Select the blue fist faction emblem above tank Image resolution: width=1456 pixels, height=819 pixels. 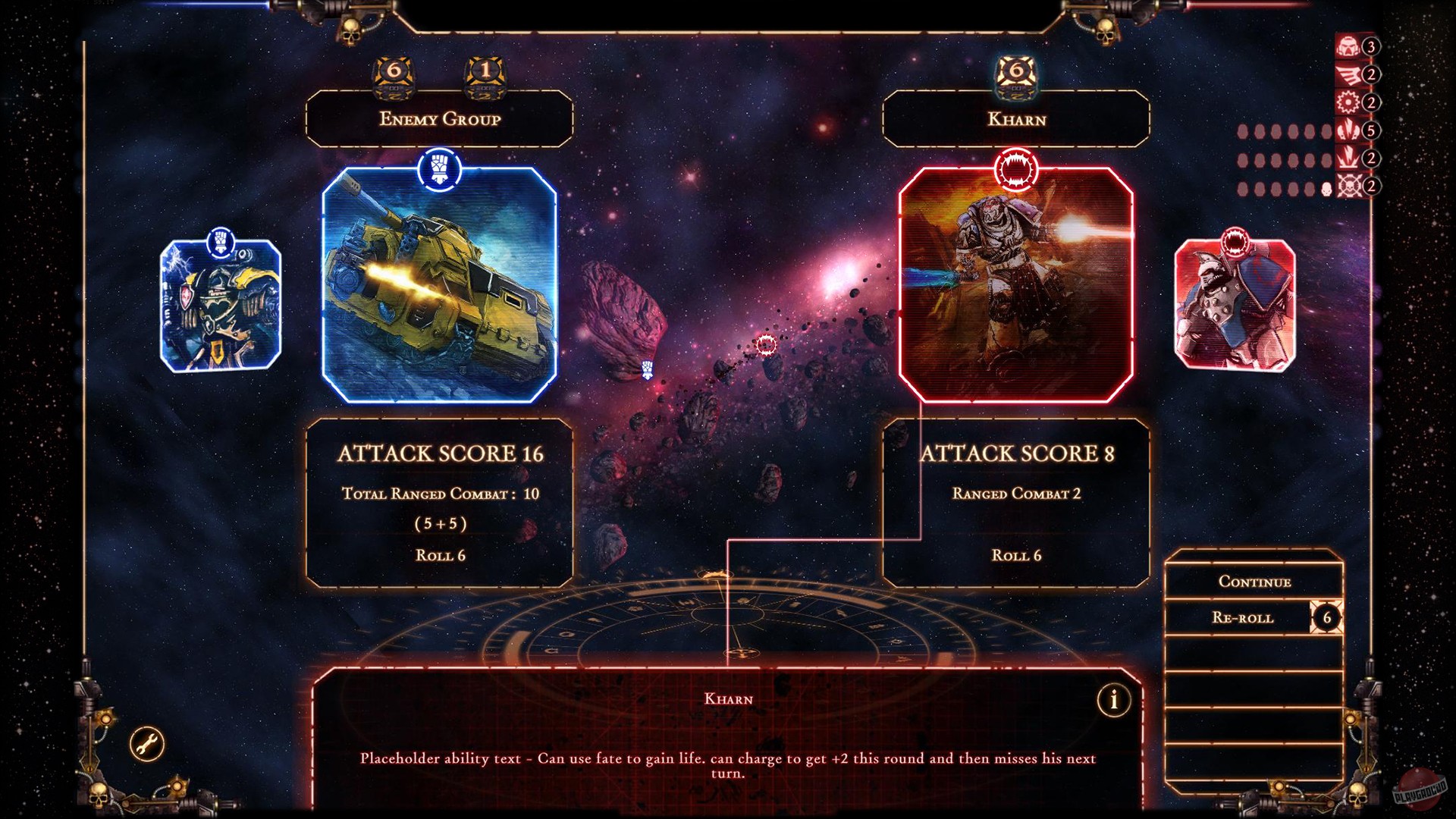click(x=438, y=168)
